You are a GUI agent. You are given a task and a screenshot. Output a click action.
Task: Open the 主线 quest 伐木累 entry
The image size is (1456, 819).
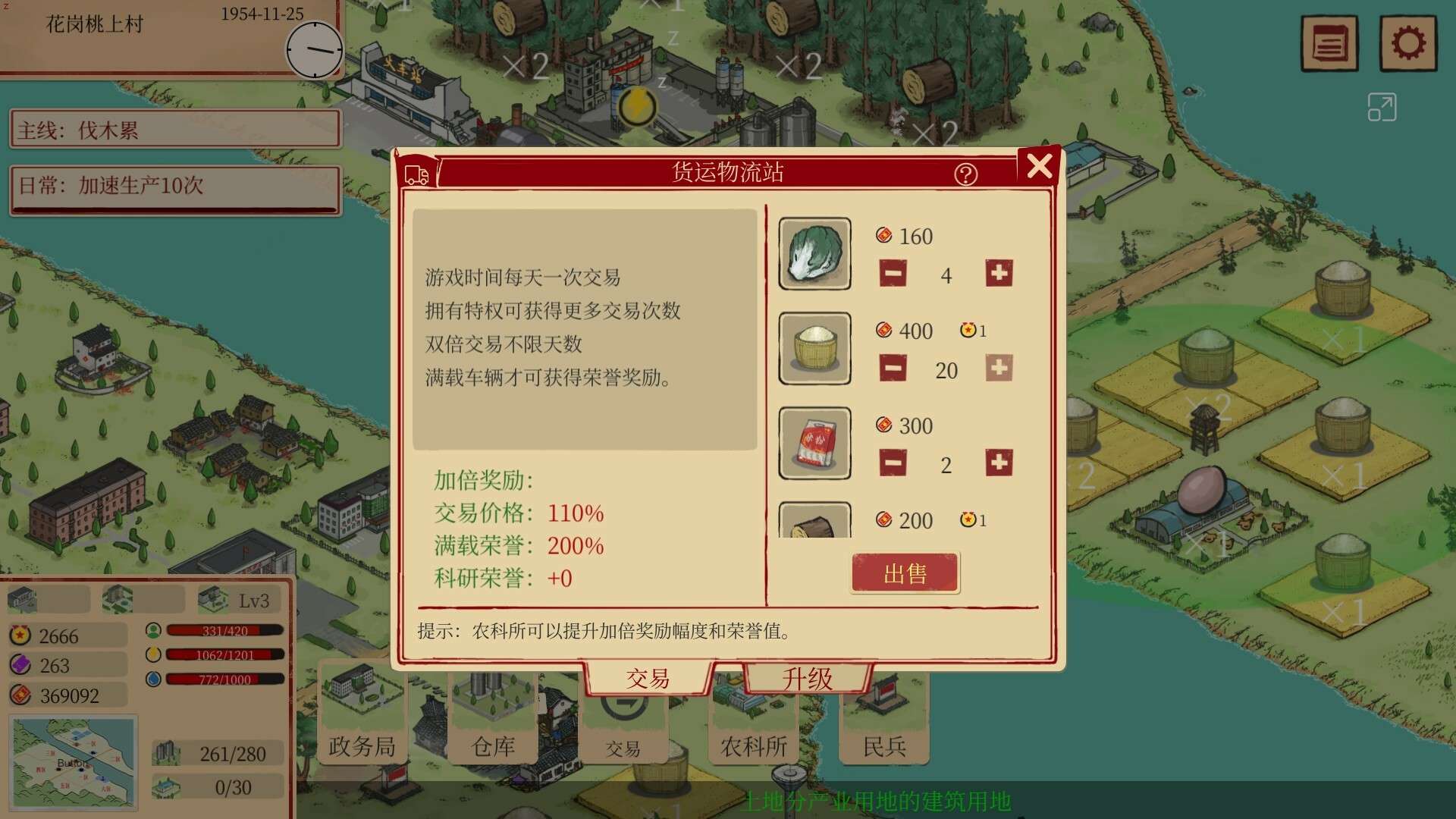[174, 129]
